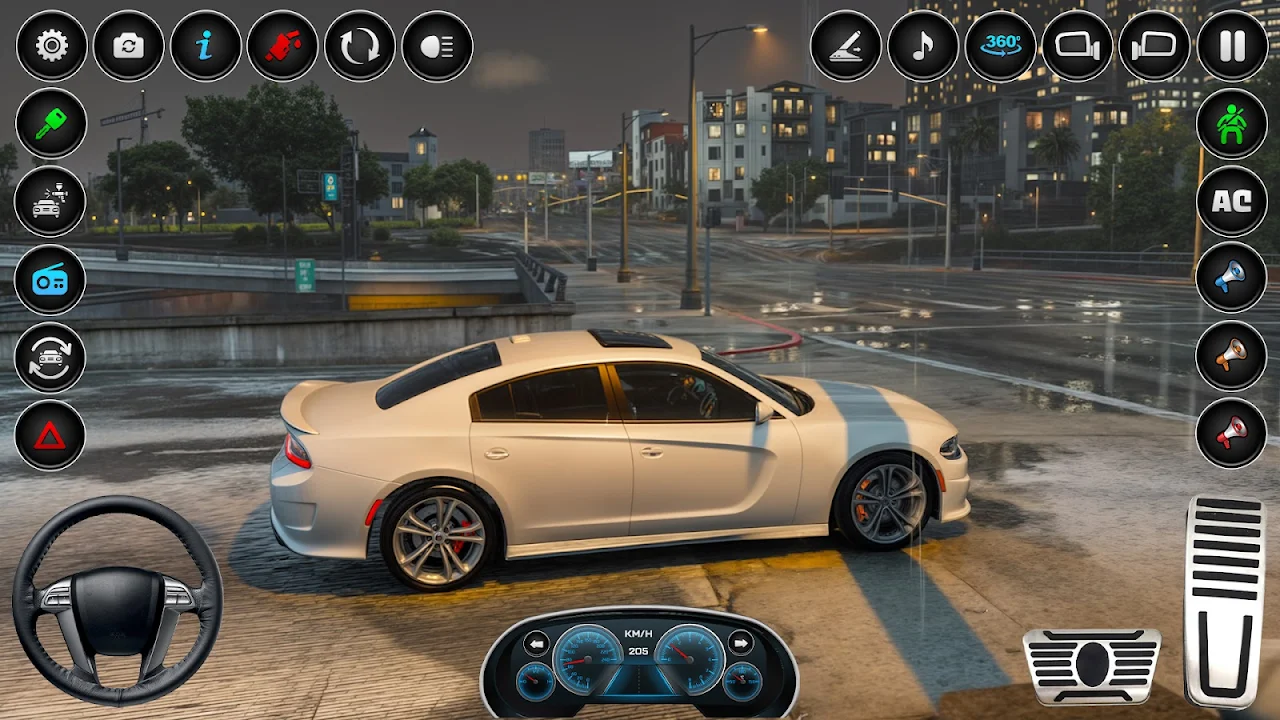Click the circular arrows reset button
The width and height of the screenshot is (1280, 720).
[359, 46]
